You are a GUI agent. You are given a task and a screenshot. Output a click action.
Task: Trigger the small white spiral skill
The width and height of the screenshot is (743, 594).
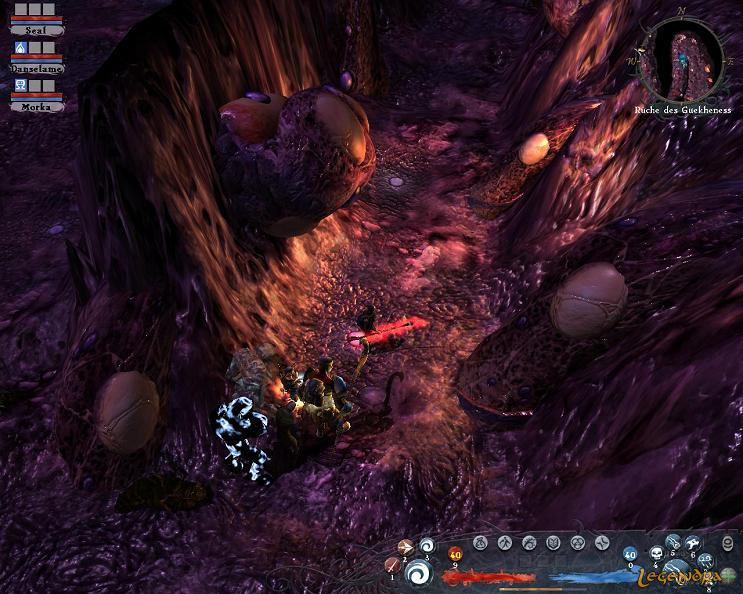pyautogui.click(x=428, y=546)
